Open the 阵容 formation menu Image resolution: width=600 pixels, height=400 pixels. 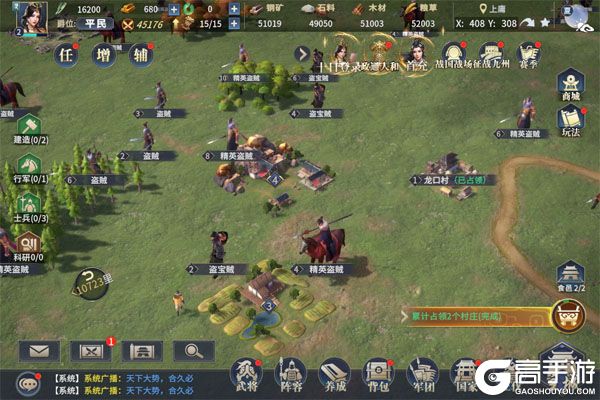pyautogui.click(x=292, y=374)
